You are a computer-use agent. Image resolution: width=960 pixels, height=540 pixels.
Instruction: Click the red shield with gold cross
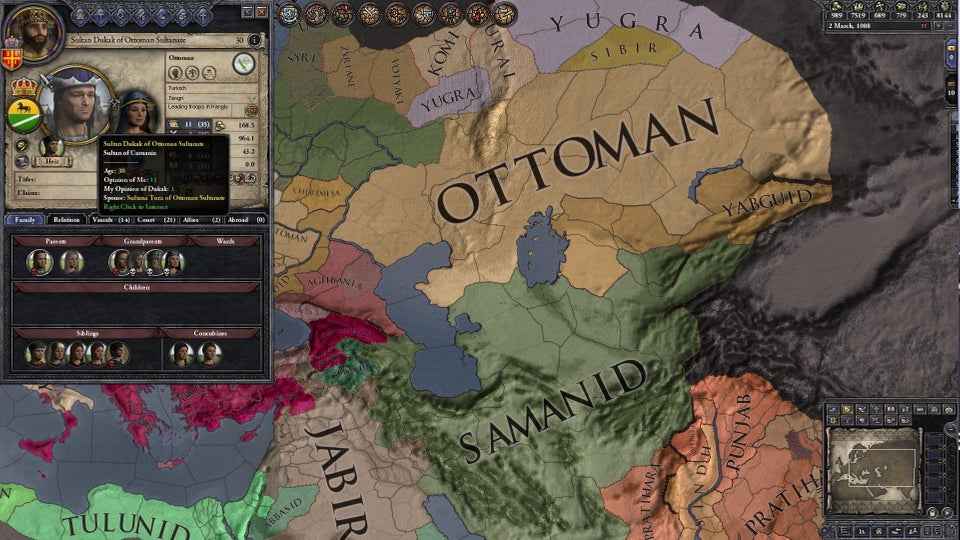(13, 57)
